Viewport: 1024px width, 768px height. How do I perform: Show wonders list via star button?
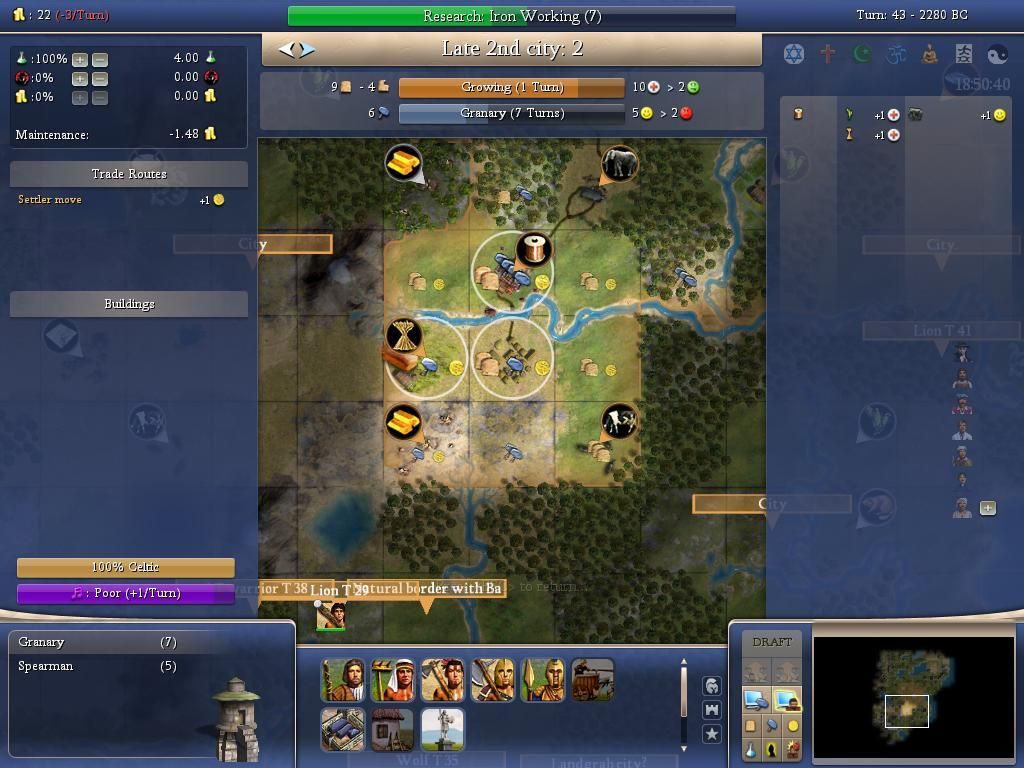pyautogui.click(x=711, y=734)
